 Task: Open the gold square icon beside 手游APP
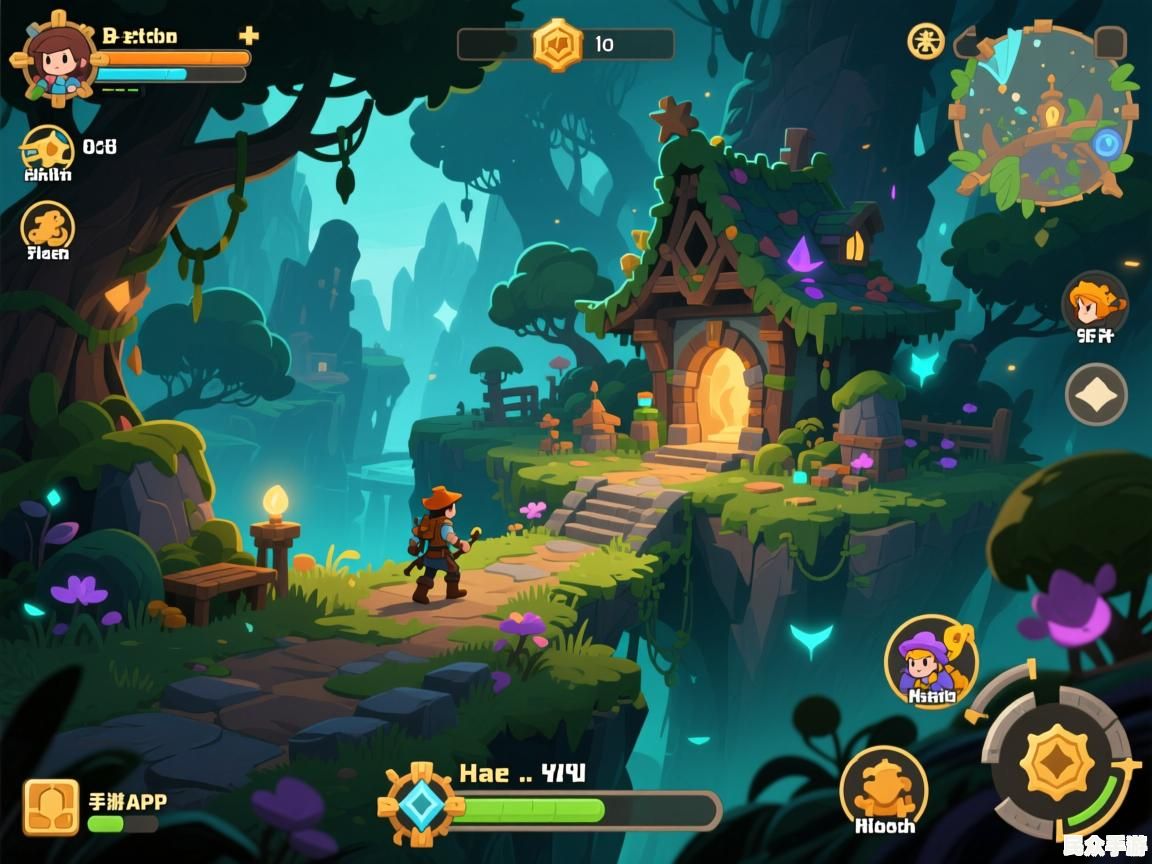point(51,807)
